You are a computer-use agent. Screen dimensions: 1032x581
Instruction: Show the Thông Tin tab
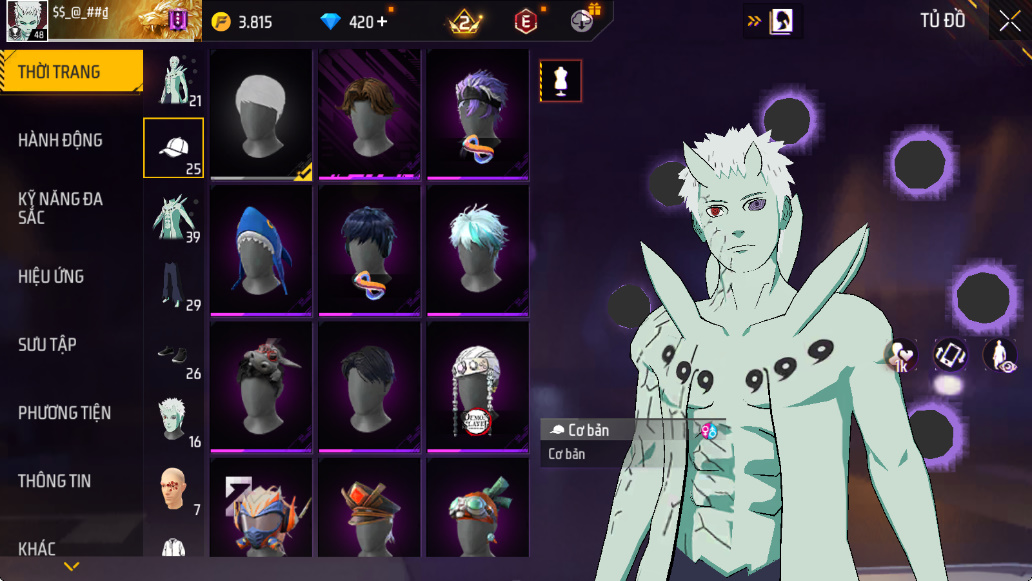pos(54,481)
